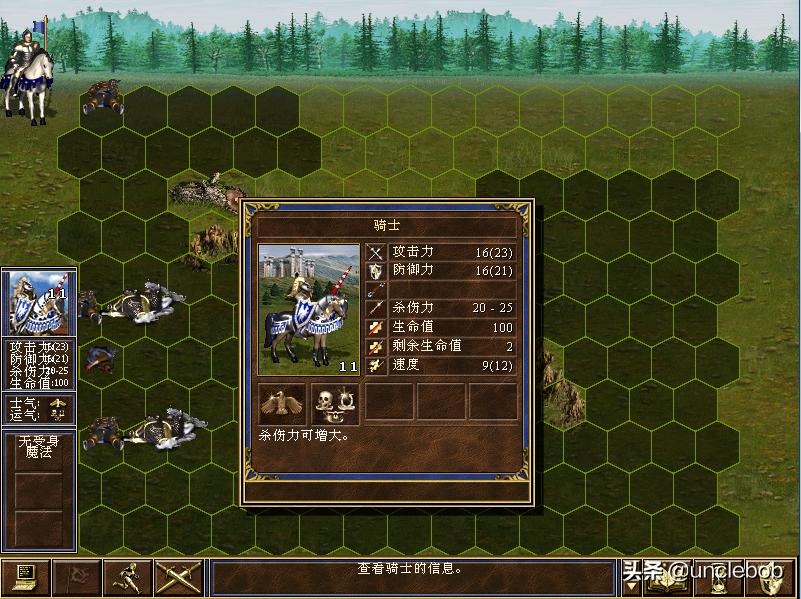Toggle auto-combat with the crossed swords
Screen dimensions: 801x599
coord(178,577)
